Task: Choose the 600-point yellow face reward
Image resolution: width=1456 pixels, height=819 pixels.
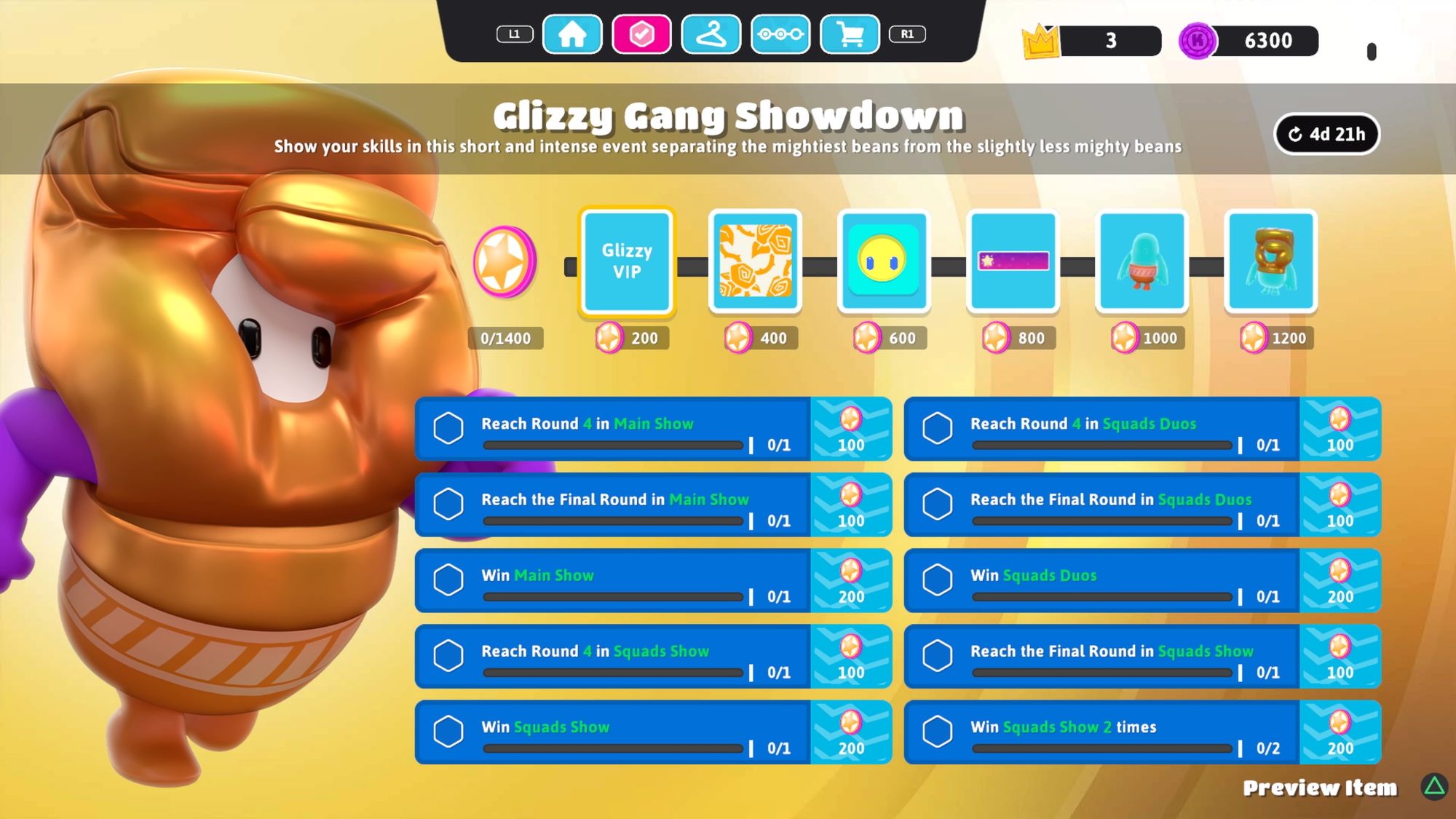Action: tap(884, 264)
